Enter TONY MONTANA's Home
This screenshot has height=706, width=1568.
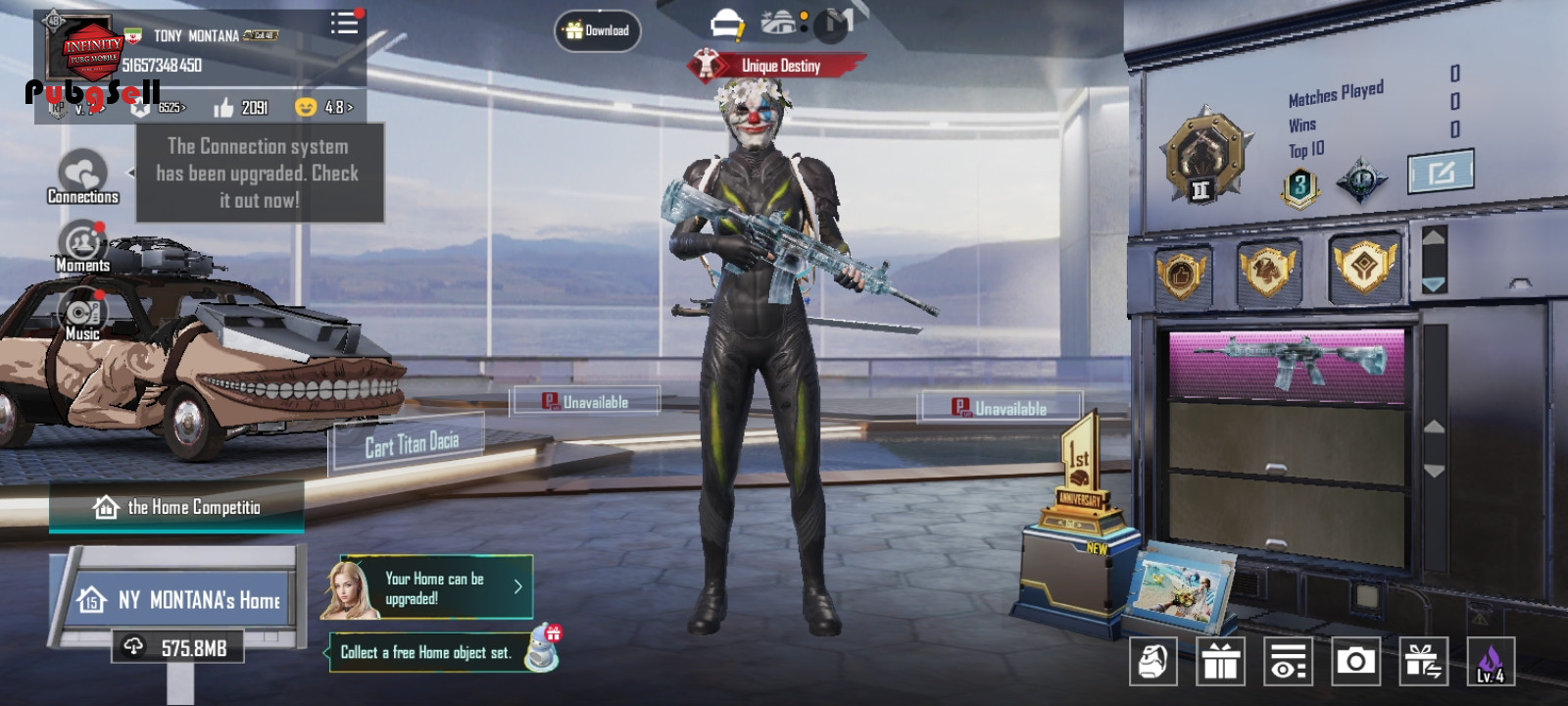(179, 599)
